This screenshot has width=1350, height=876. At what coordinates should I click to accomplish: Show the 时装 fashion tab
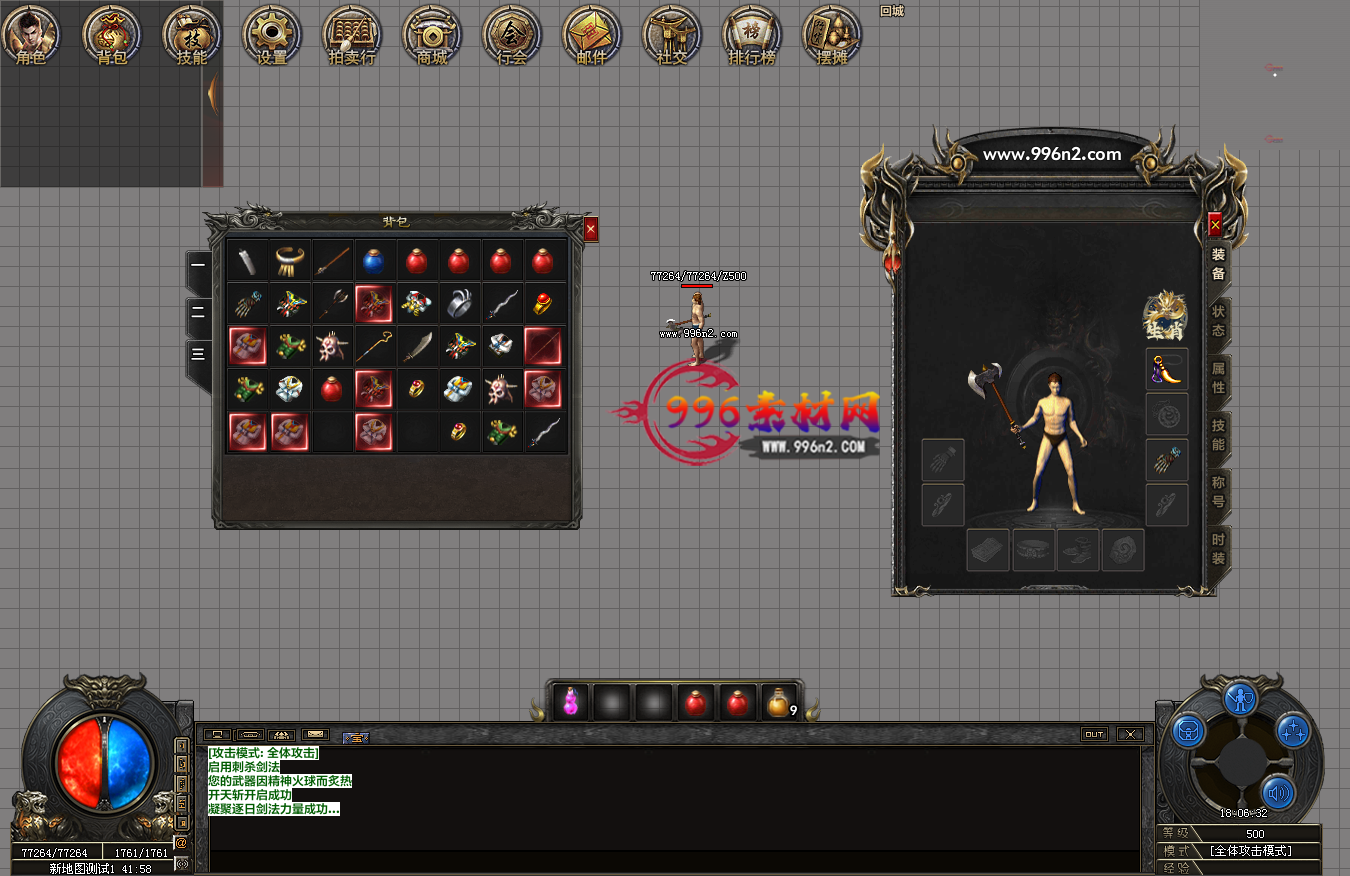pos(1218,548)
